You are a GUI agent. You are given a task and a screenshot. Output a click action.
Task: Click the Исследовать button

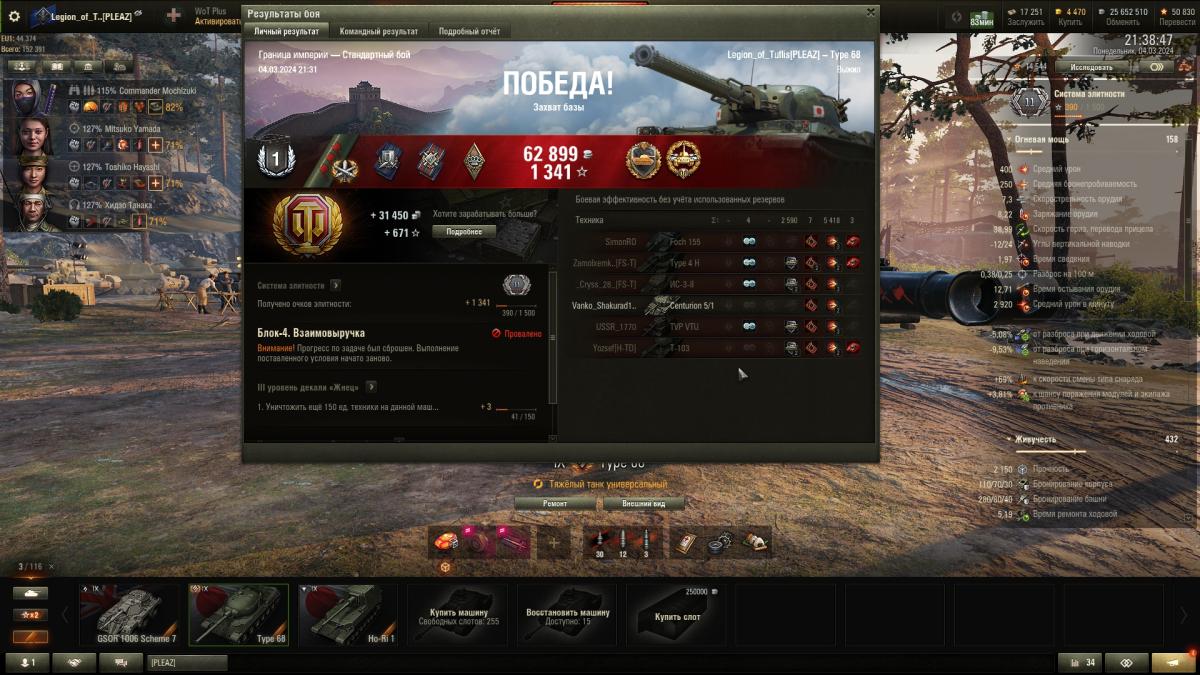pos(1090,67)
